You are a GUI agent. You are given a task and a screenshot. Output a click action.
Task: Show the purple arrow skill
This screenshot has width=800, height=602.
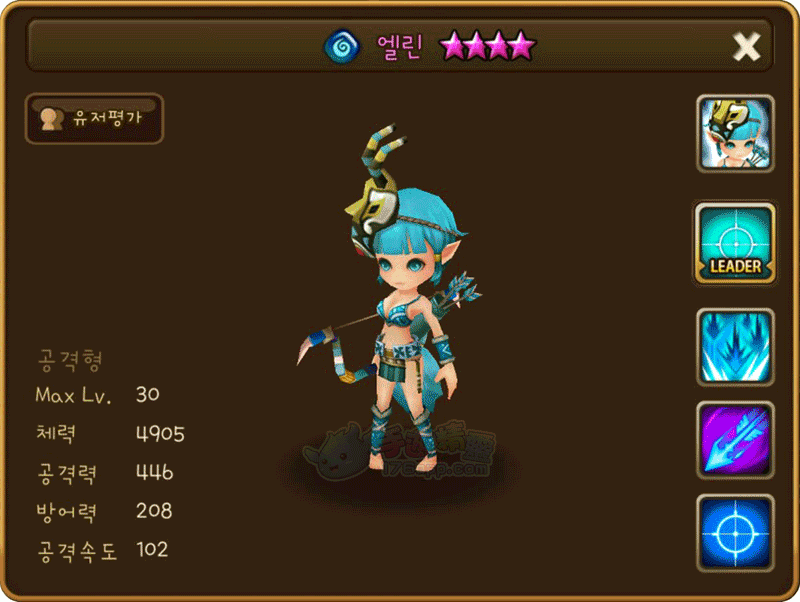(735, 439)
